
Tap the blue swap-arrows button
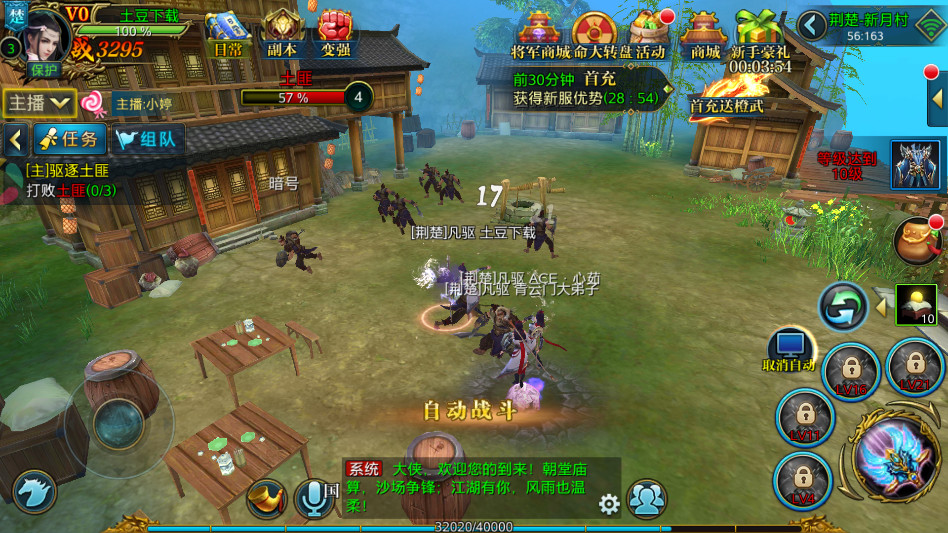(x=843, y=306)
